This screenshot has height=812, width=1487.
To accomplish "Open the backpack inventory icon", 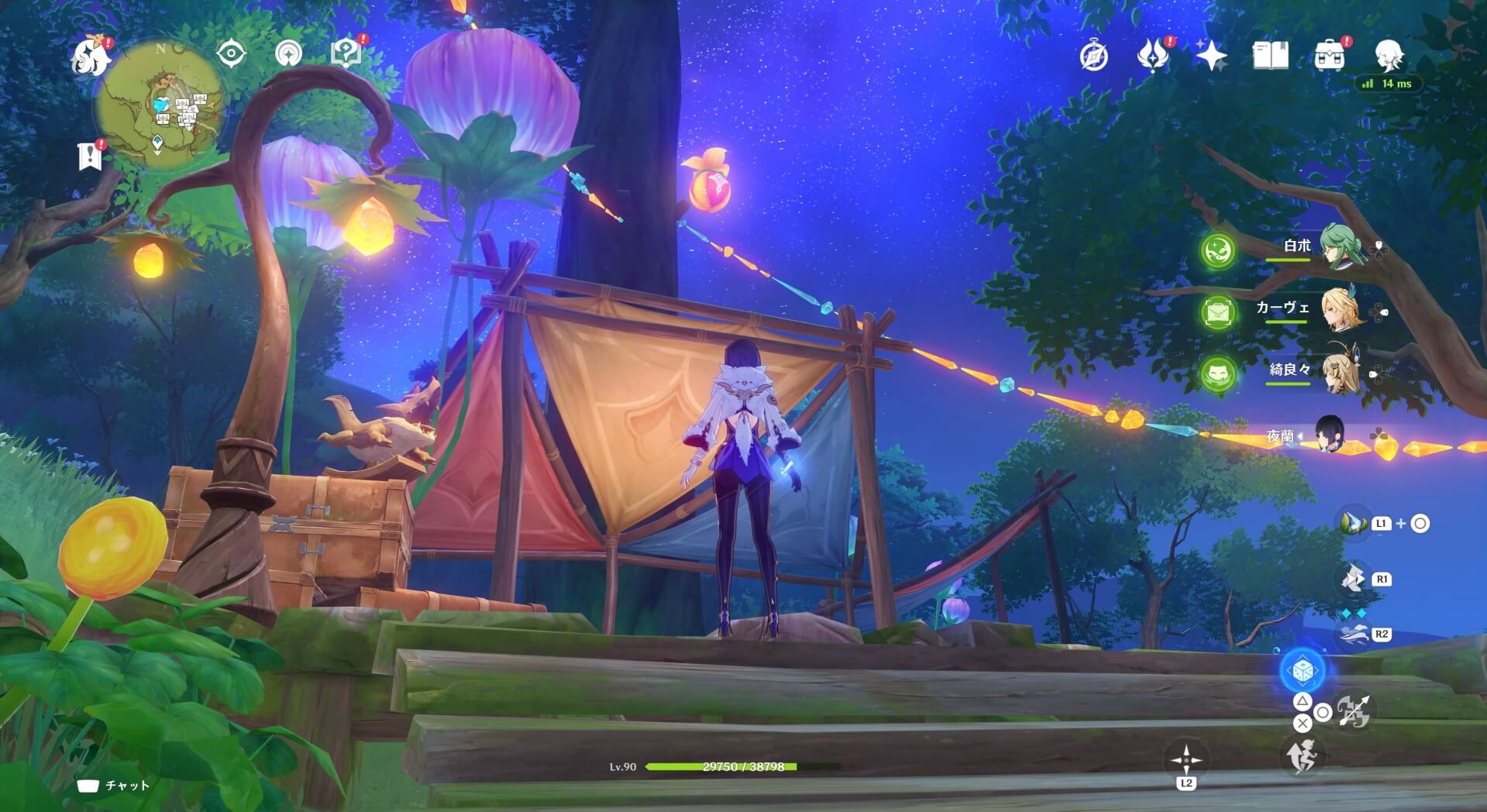I will [1329, 56].
